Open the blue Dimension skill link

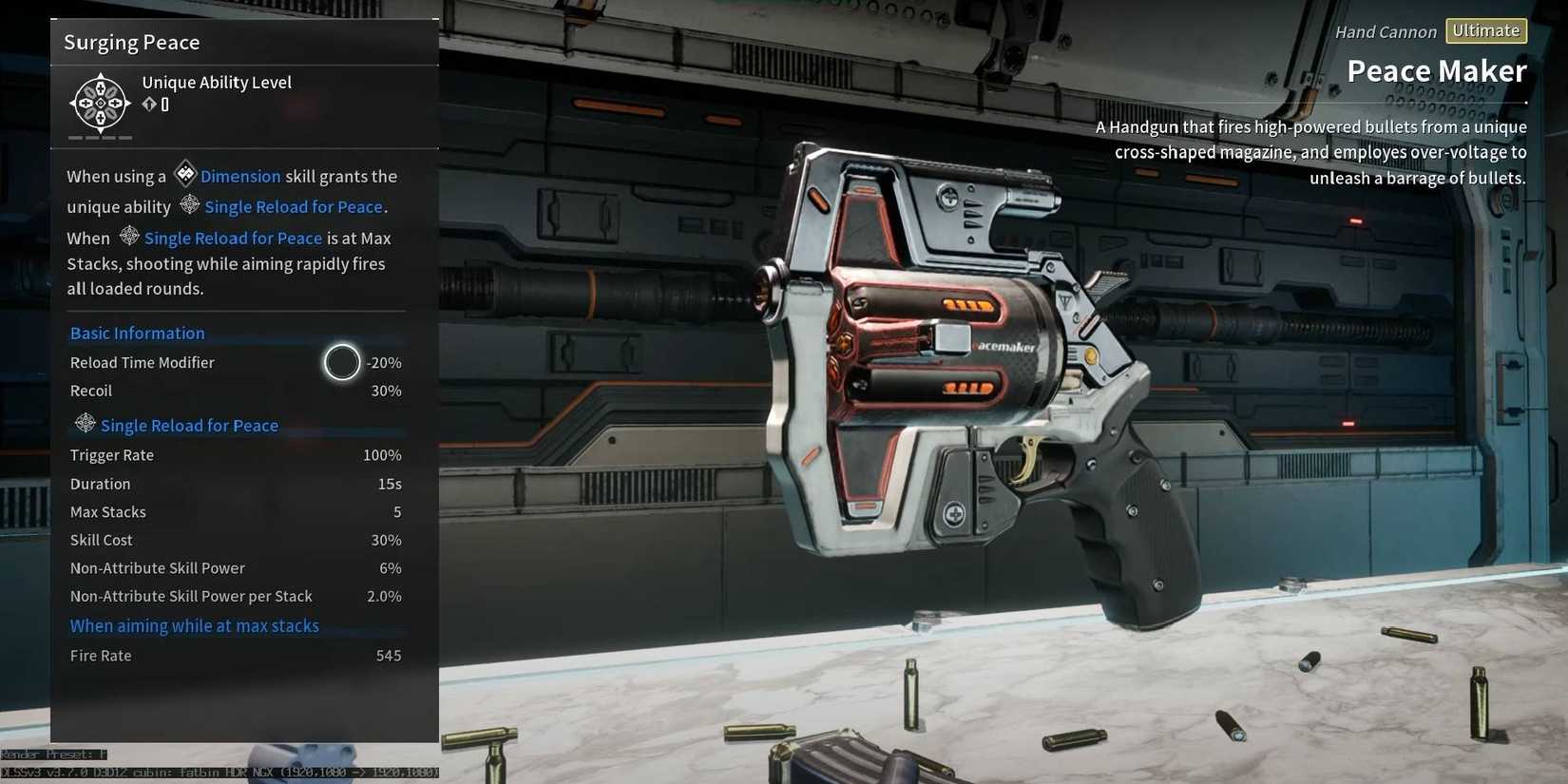click(239, 177)
